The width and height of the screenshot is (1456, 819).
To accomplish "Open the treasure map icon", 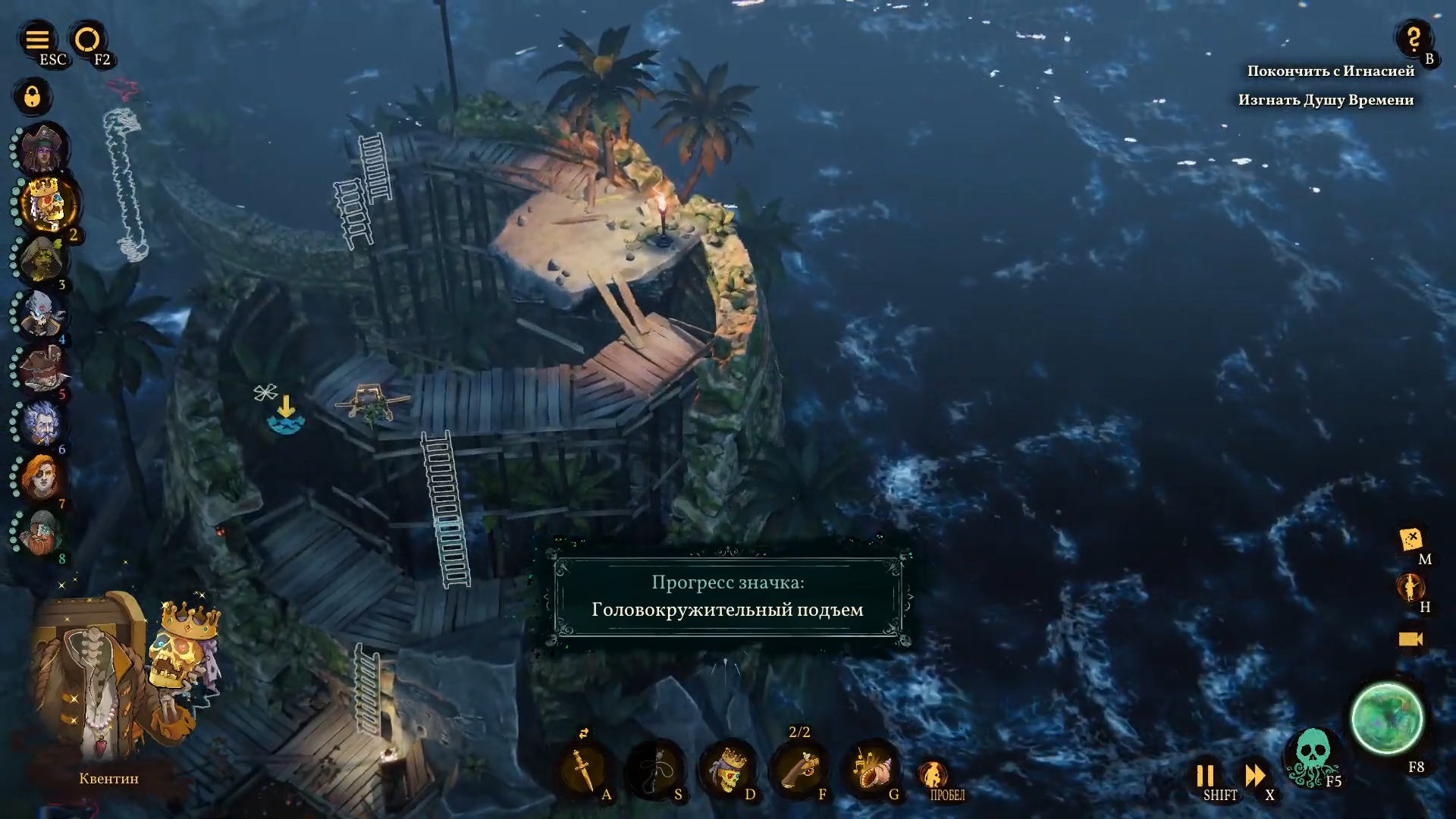I will point(1410,540).
